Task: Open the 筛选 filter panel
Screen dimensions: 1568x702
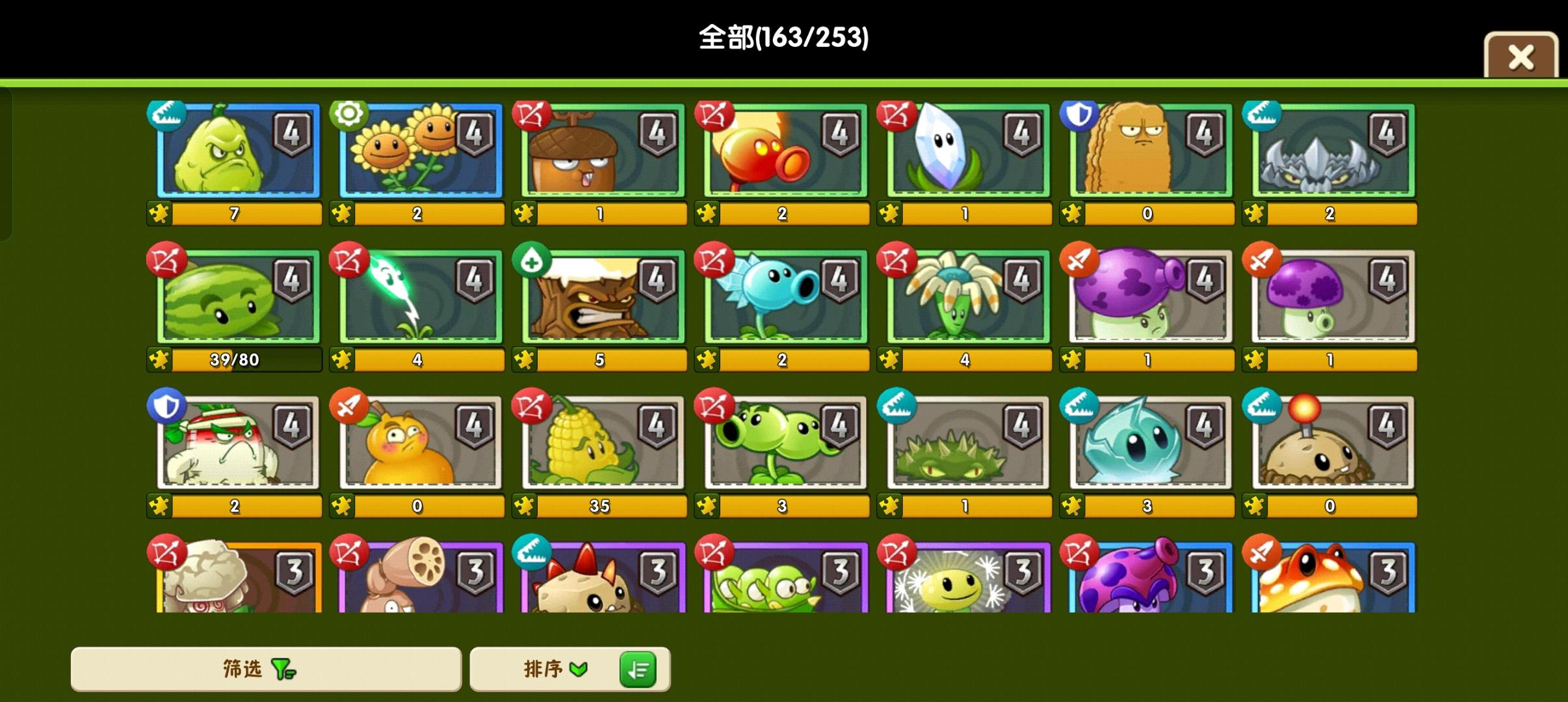Action: tap(267, 669)
